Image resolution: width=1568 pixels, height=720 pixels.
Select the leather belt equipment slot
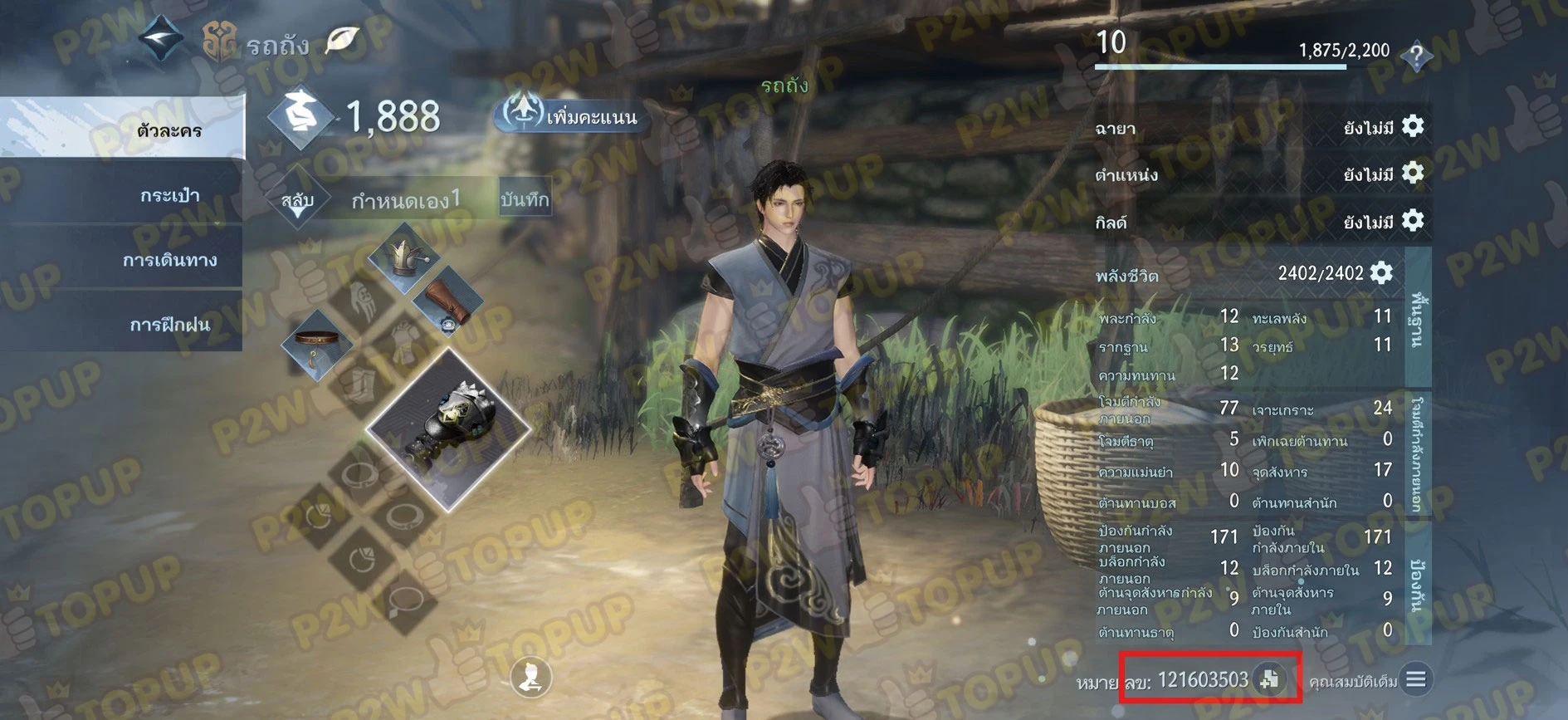(x=317, y=343)
